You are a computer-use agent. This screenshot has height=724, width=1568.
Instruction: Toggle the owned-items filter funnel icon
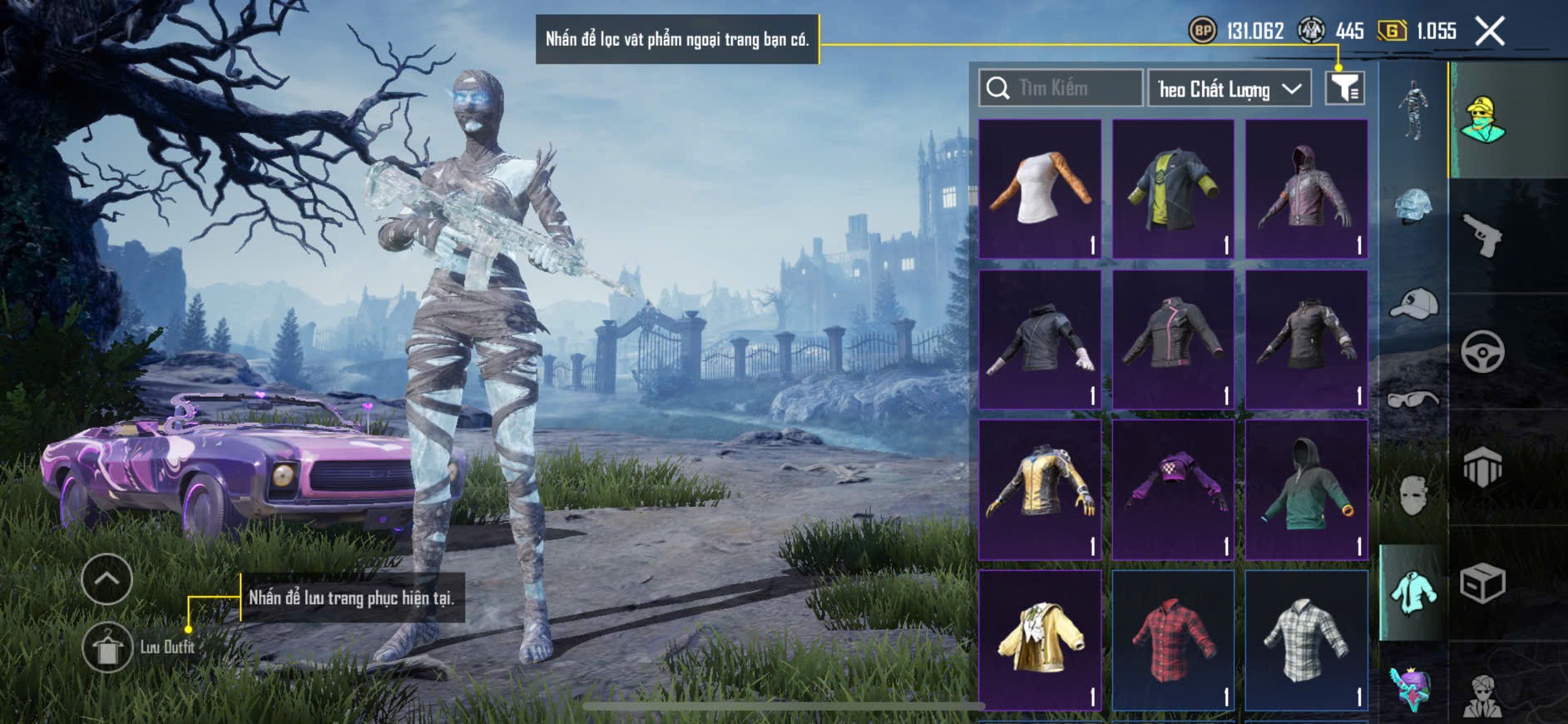tap(1344, 88)
